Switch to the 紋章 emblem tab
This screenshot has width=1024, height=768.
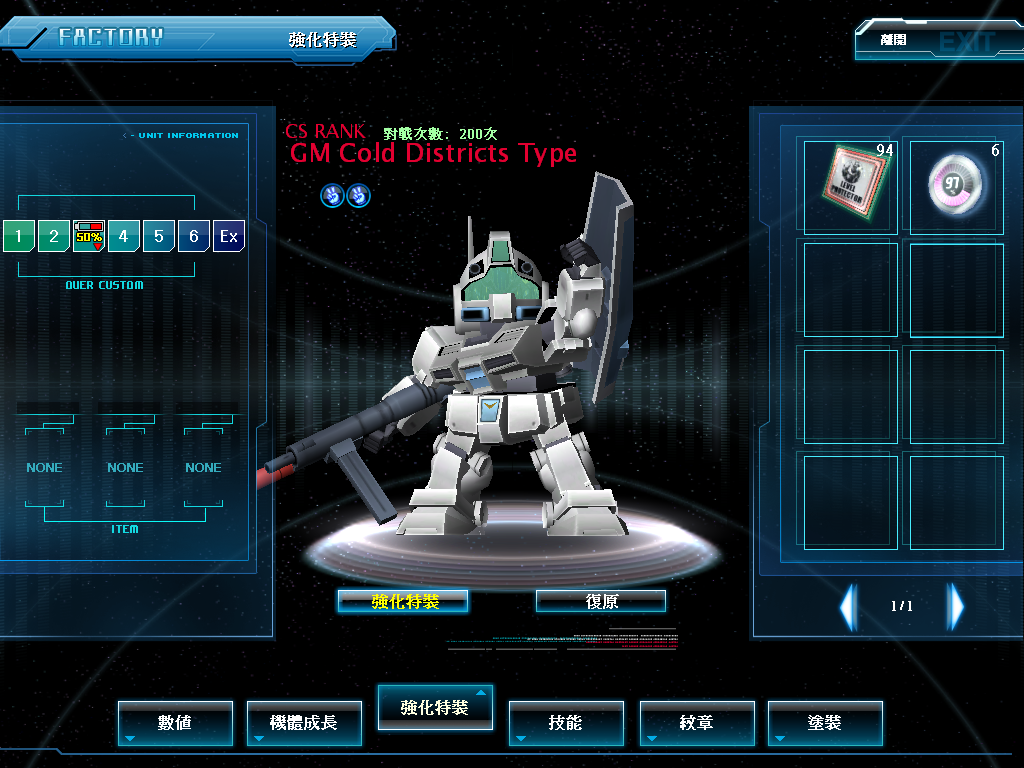pyautogui.click(x=696, y=723)
